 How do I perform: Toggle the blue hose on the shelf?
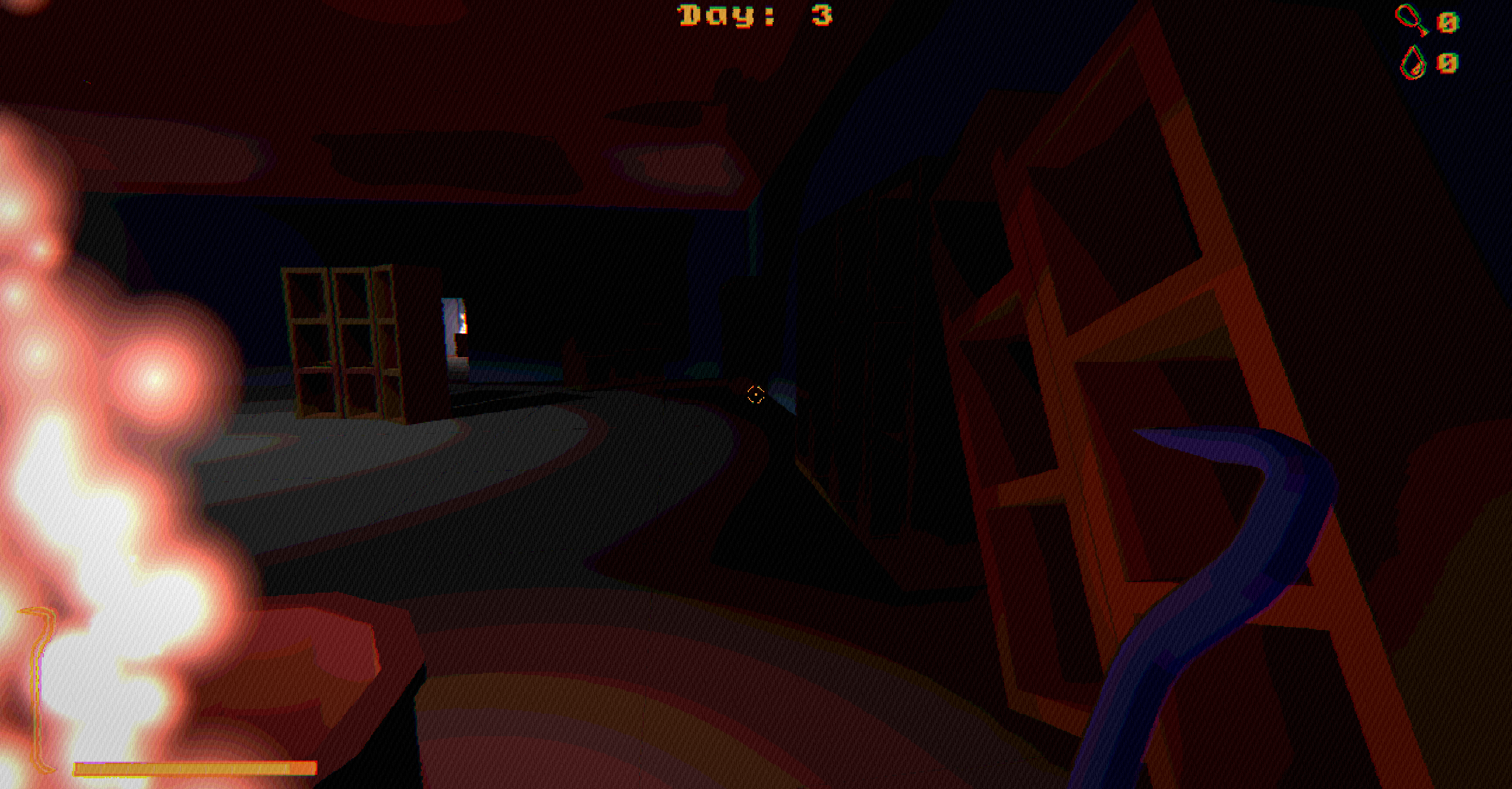click(1187, 564)
